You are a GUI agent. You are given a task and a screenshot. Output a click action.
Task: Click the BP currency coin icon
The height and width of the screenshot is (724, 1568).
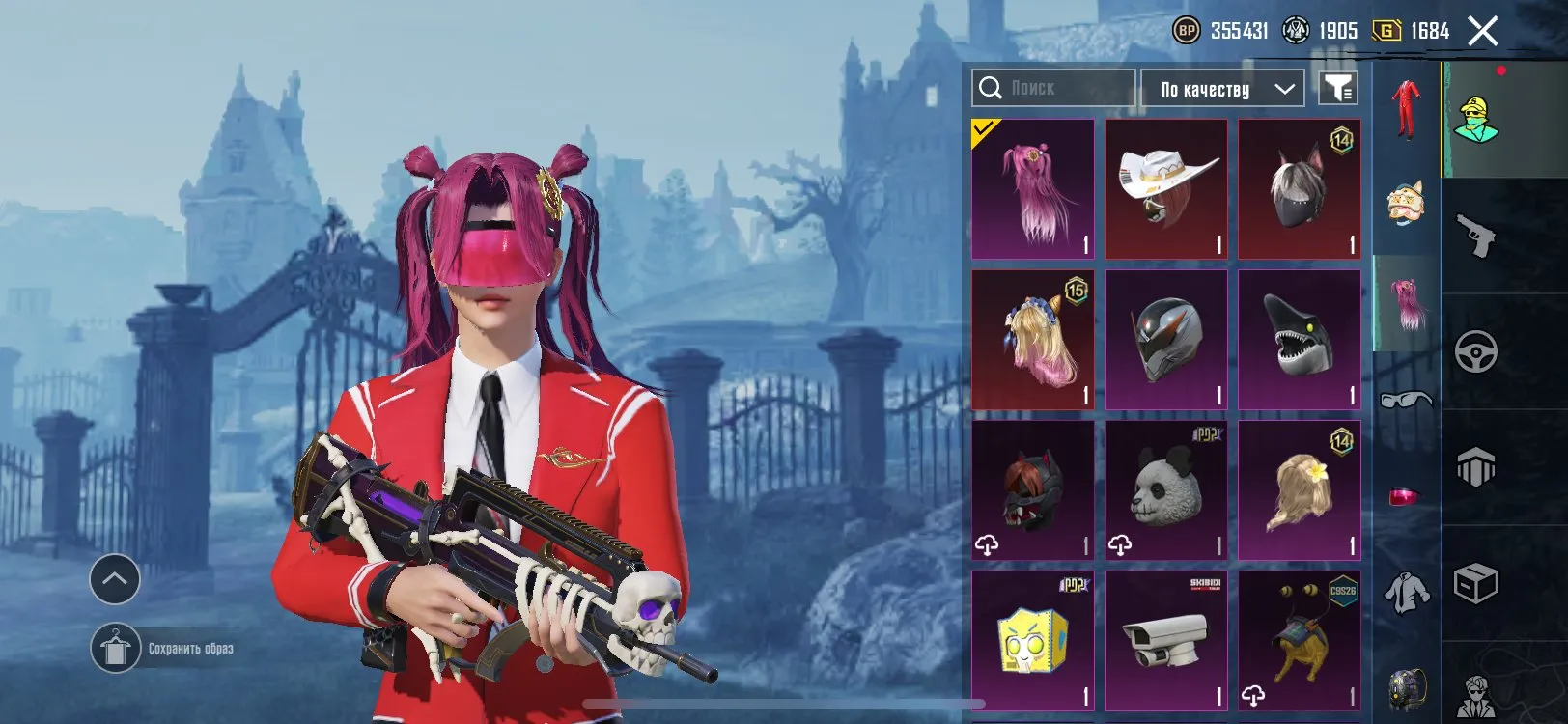(x=1187, y=30)
